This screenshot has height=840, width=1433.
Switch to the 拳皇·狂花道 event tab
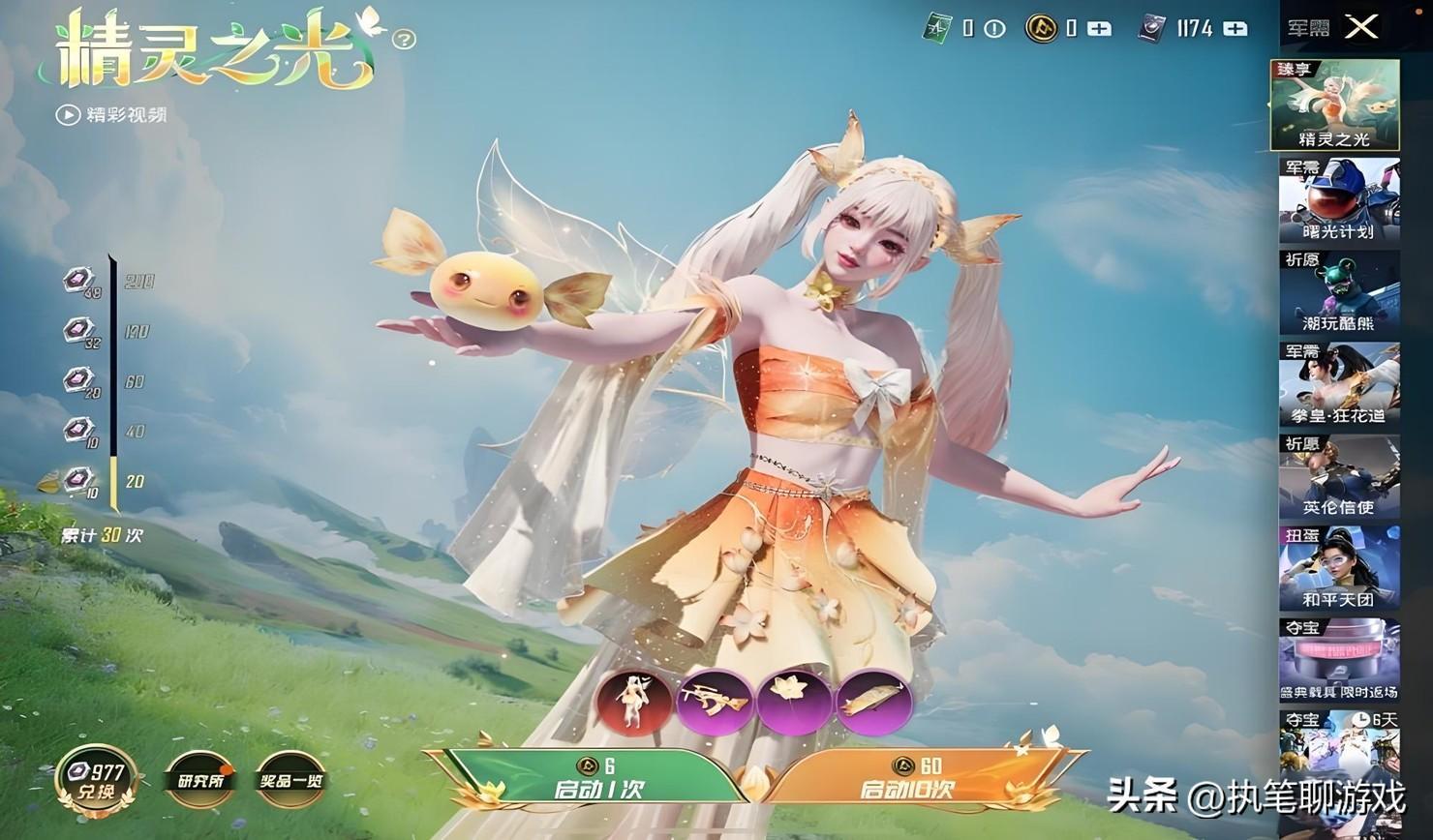click(x=1339, y=384)
